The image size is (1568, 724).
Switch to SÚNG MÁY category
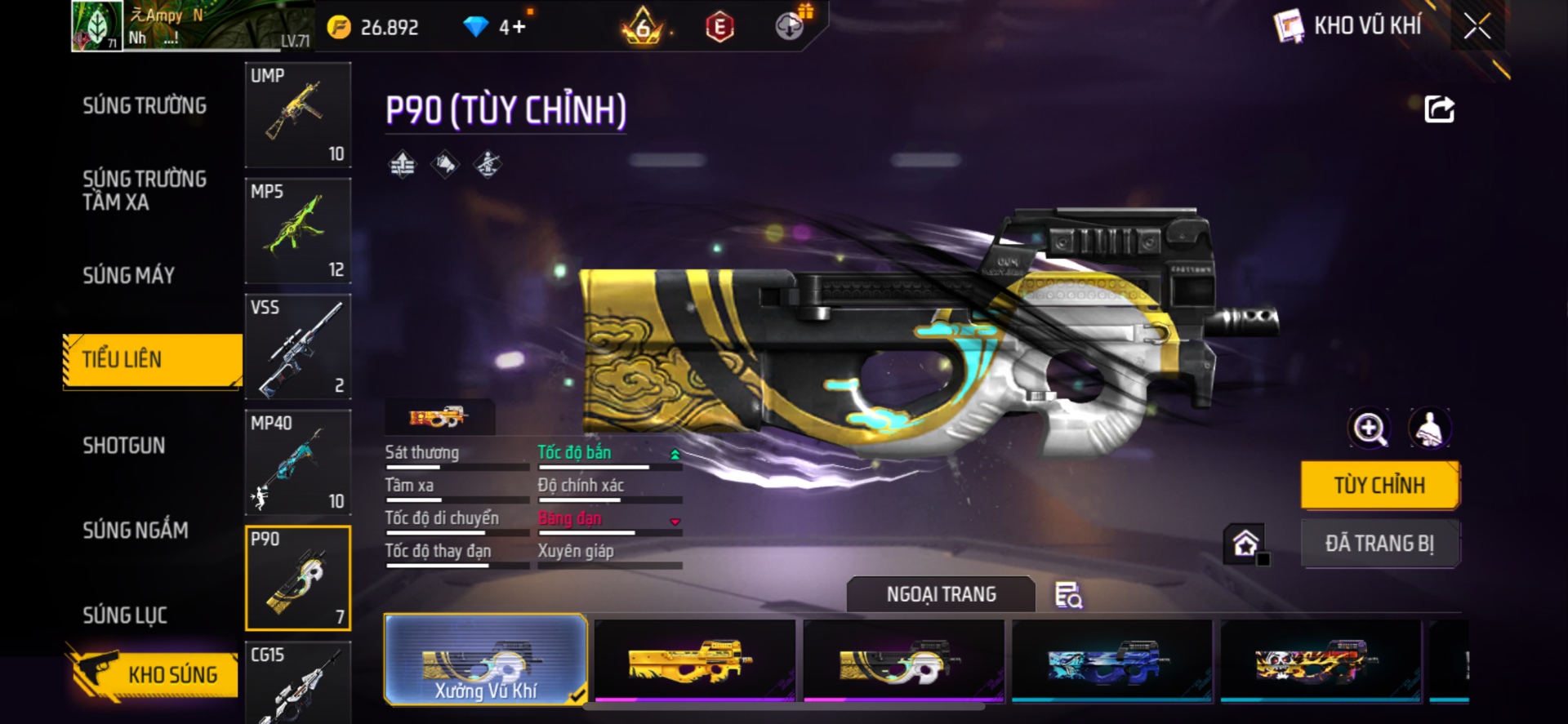[129, 276]
